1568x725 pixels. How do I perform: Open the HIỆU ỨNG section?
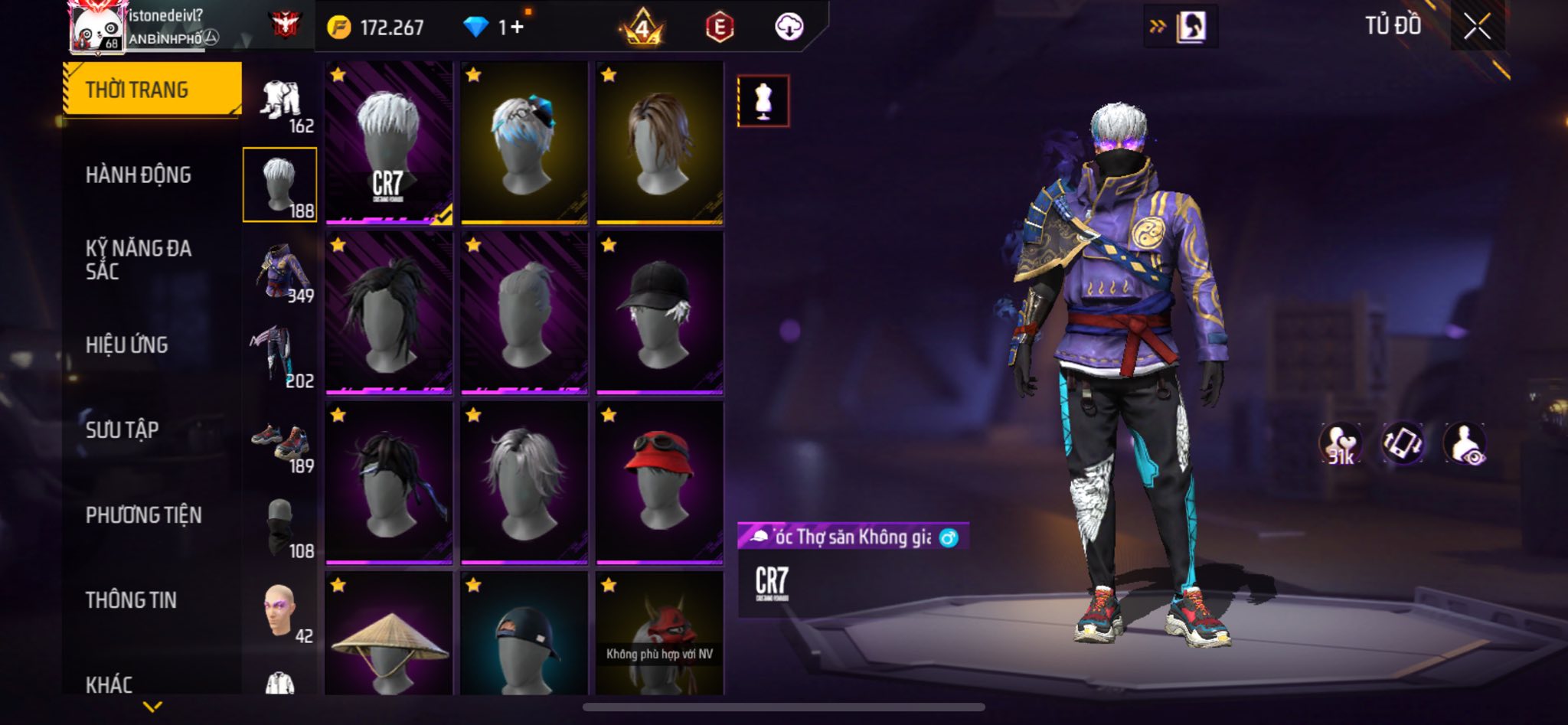127,345
